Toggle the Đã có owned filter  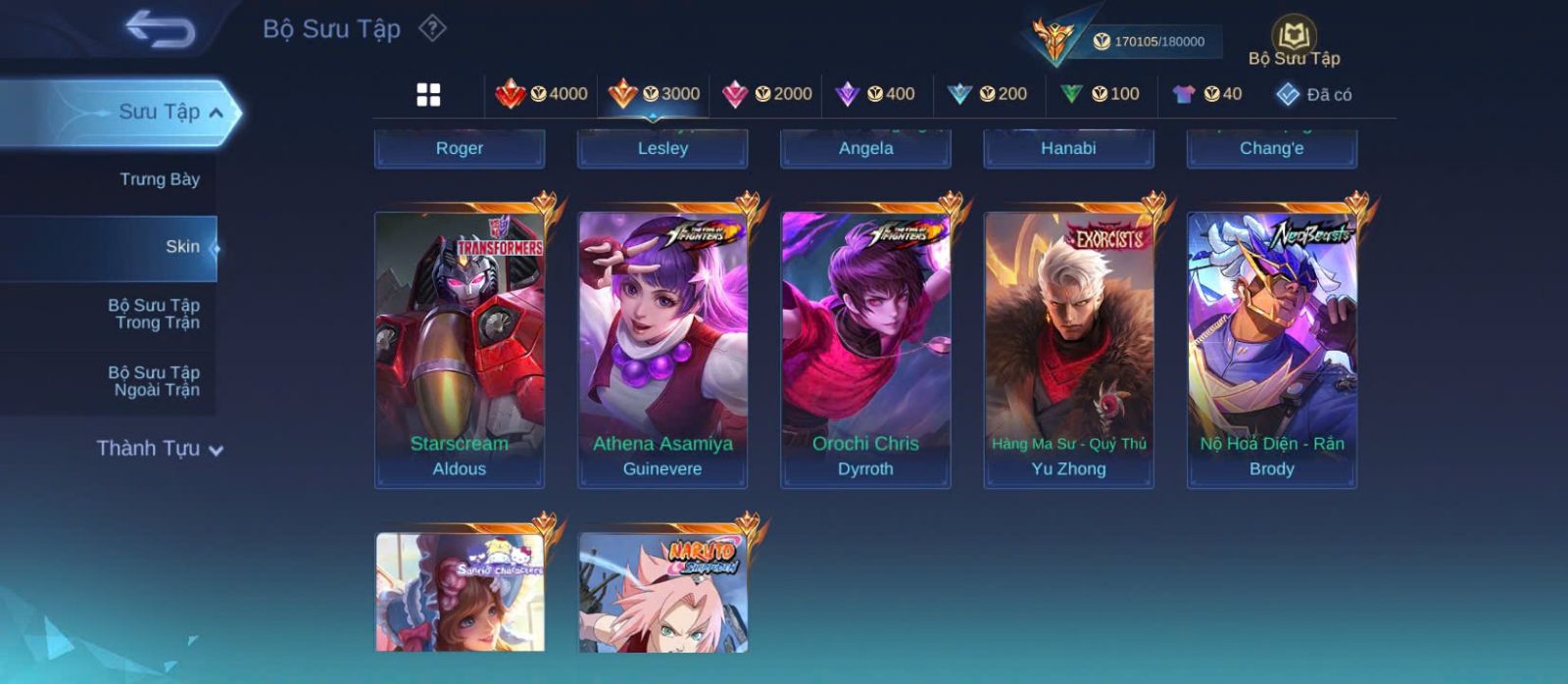[x=1313, y=94]
